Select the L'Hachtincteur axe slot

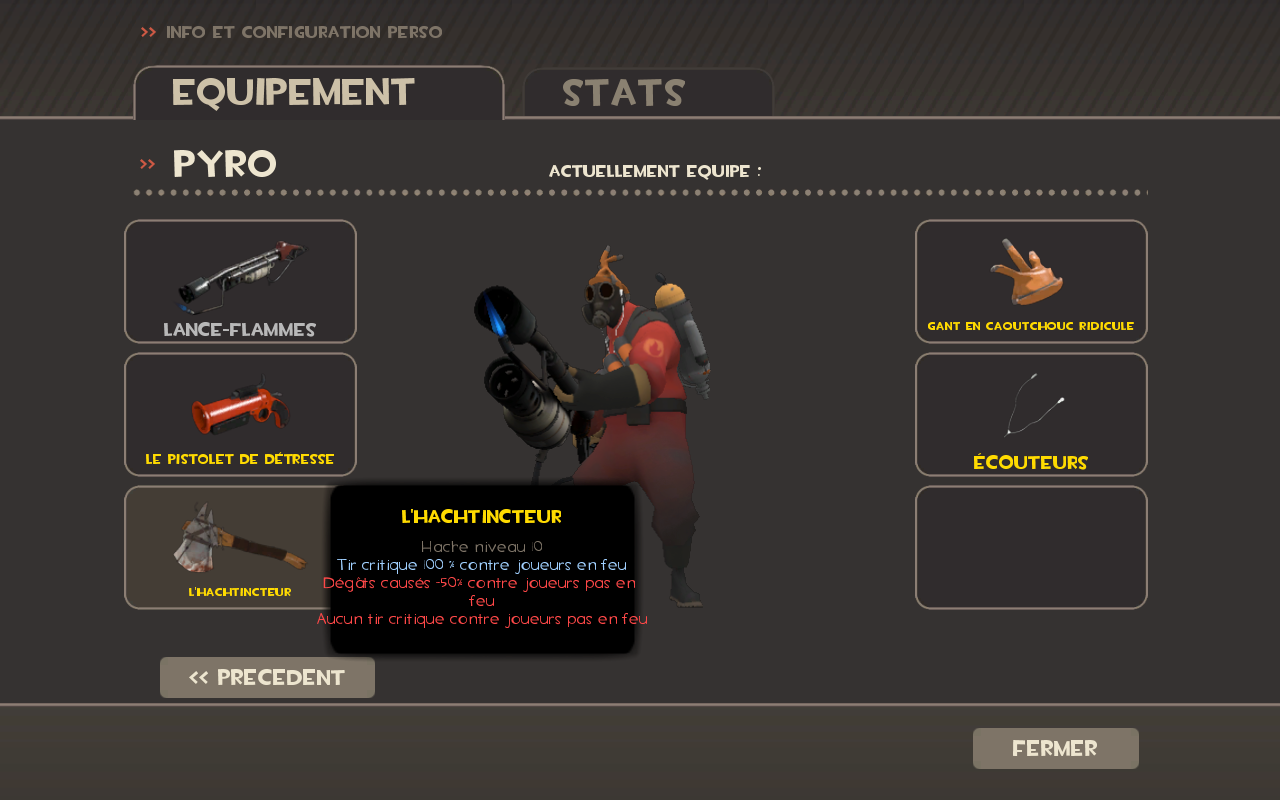(x=230, y=547)
